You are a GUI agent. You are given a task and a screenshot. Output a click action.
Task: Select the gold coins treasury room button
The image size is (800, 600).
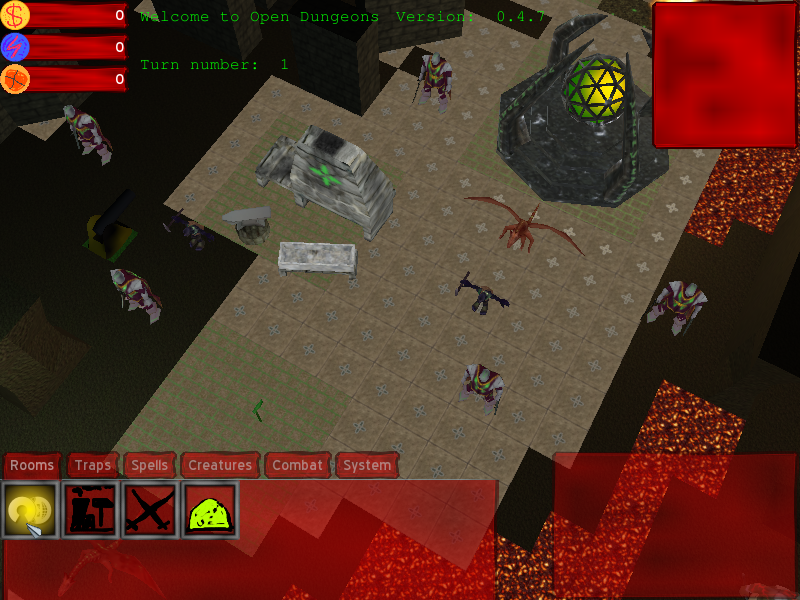click(30, 510)
